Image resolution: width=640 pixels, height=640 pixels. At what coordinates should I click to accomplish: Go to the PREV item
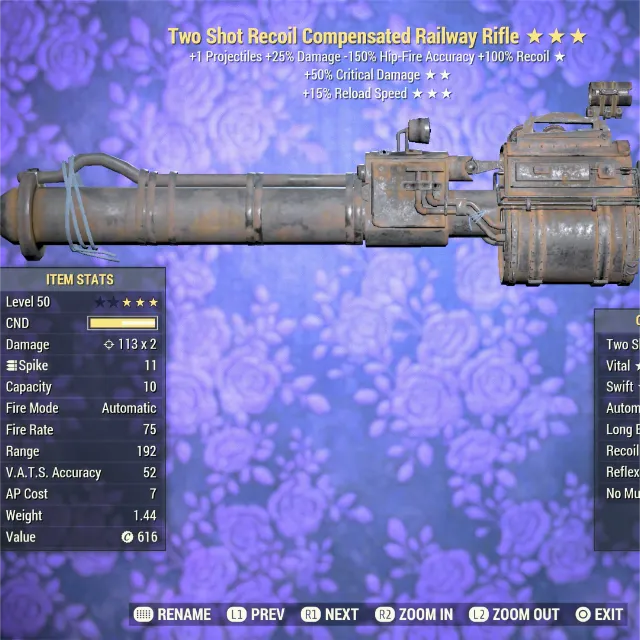click(256, 614)
